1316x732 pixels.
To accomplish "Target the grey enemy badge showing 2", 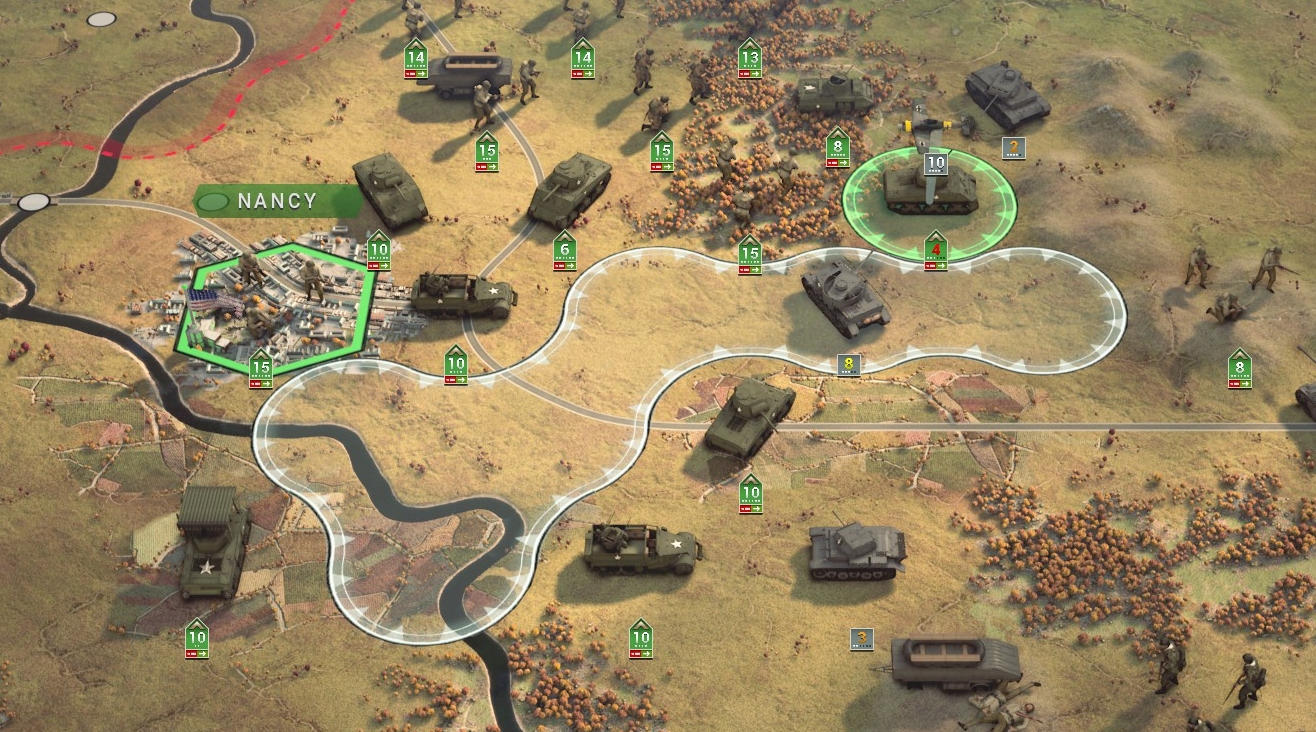I will pyautogui.click(x=1013, y=149).
